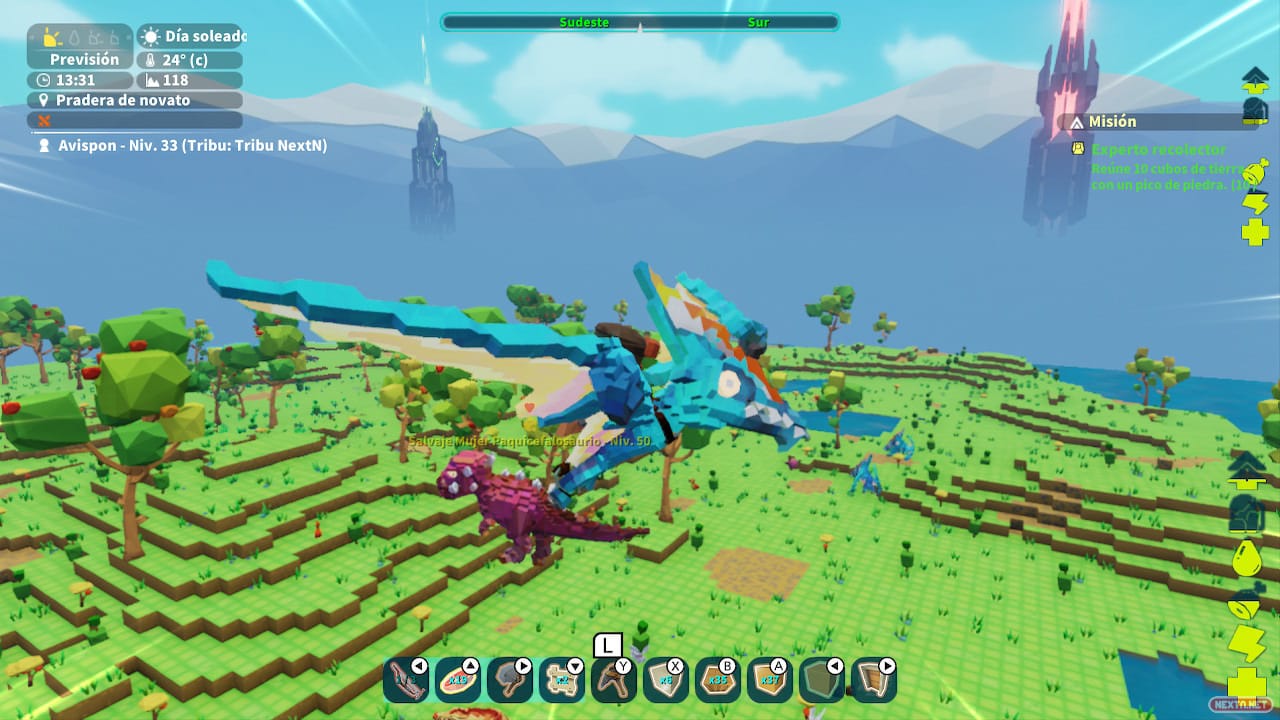Screen dimensions: 1280x720
Task: Select the thatch x37 hotbar slot
Action: 770,680
